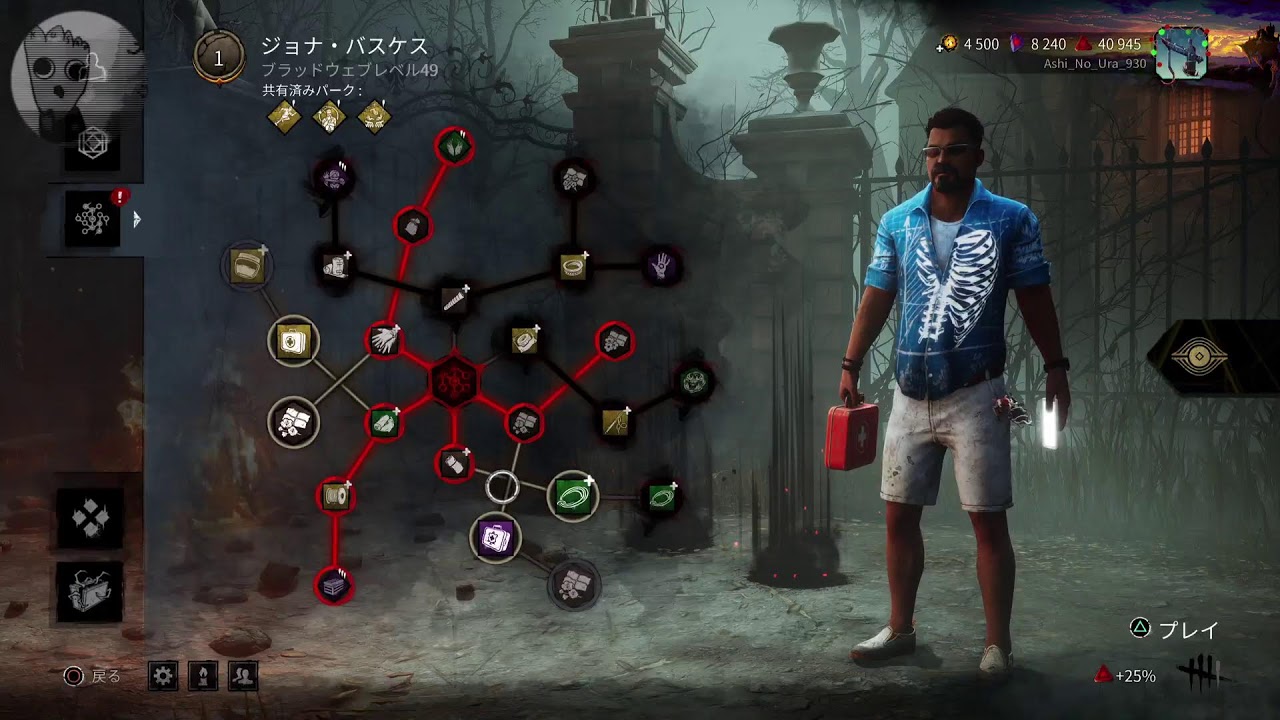Open the candle flame icon menu
The image size is (1280, 720).
tap(203, 677)
